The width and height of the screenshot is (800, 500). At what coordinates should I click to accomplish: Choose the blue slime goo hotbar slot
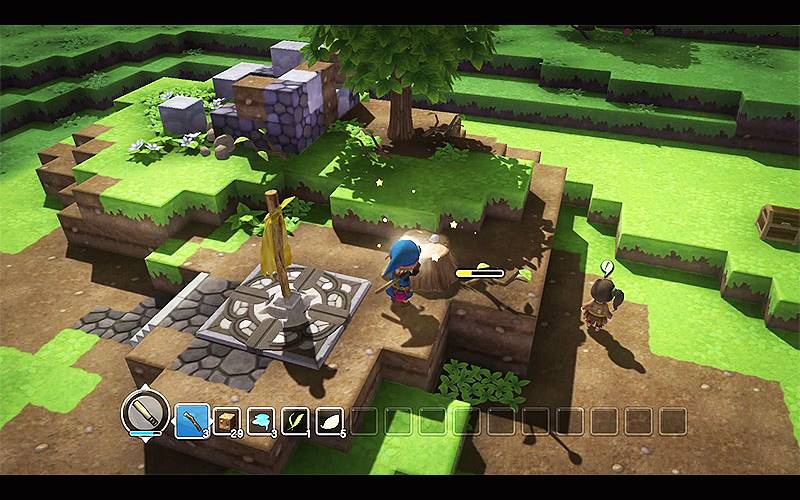262,420
